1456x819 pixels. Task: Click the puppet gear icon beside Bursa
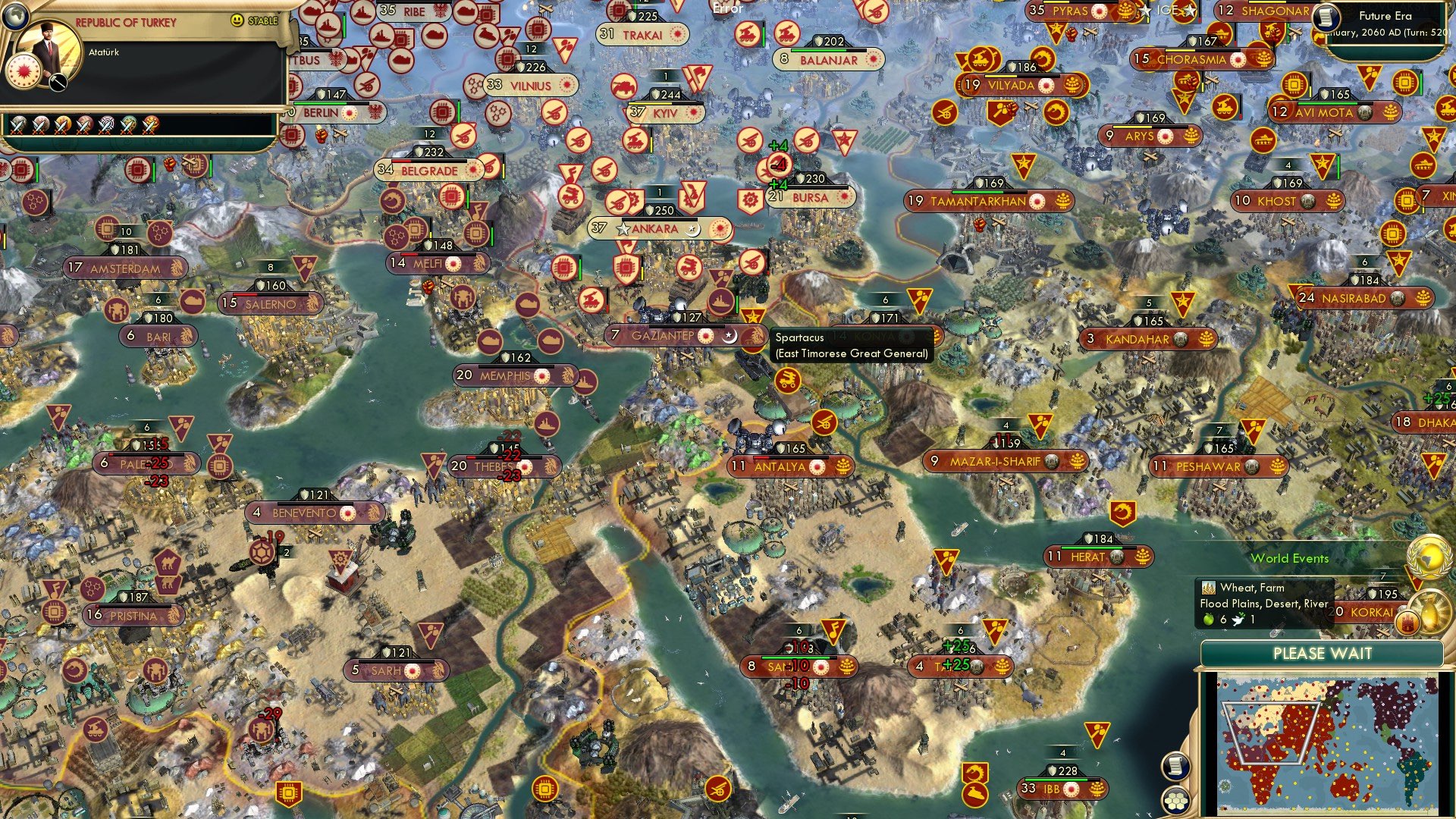coord(751,199)
